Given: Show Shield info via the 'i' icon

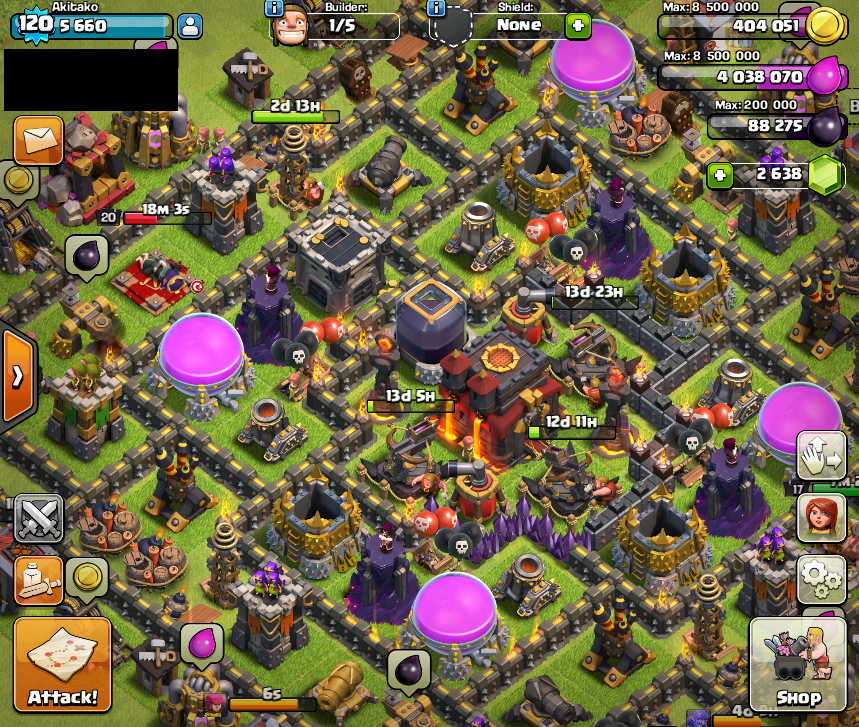Looking at the screenshot, I should point(436,8).
